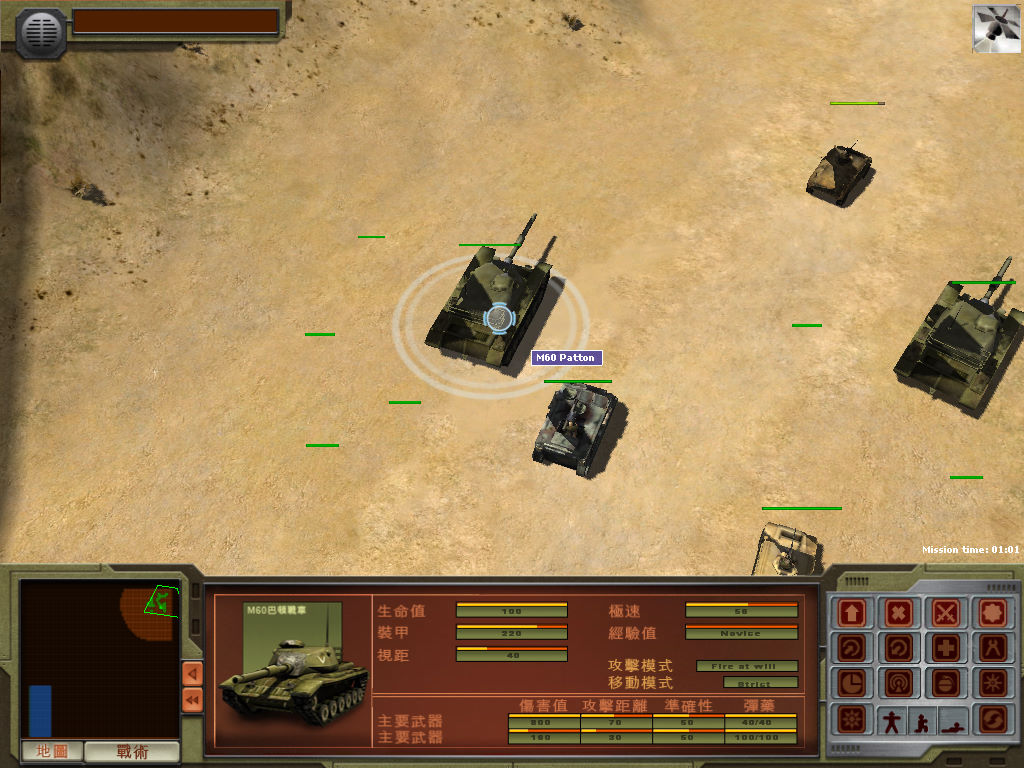Click the double left-arrow panel button
The width and height of the screenshot is (1024, 768).
pyautogui.click(x=192, y=699)
